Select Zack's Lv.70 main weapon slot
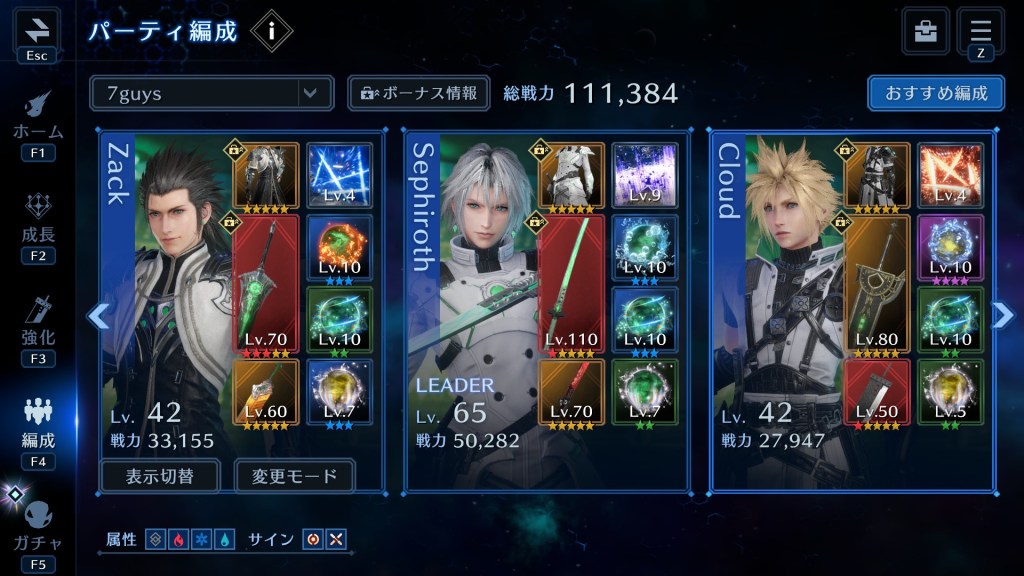 pyautogui.click(x=265, y=283)
